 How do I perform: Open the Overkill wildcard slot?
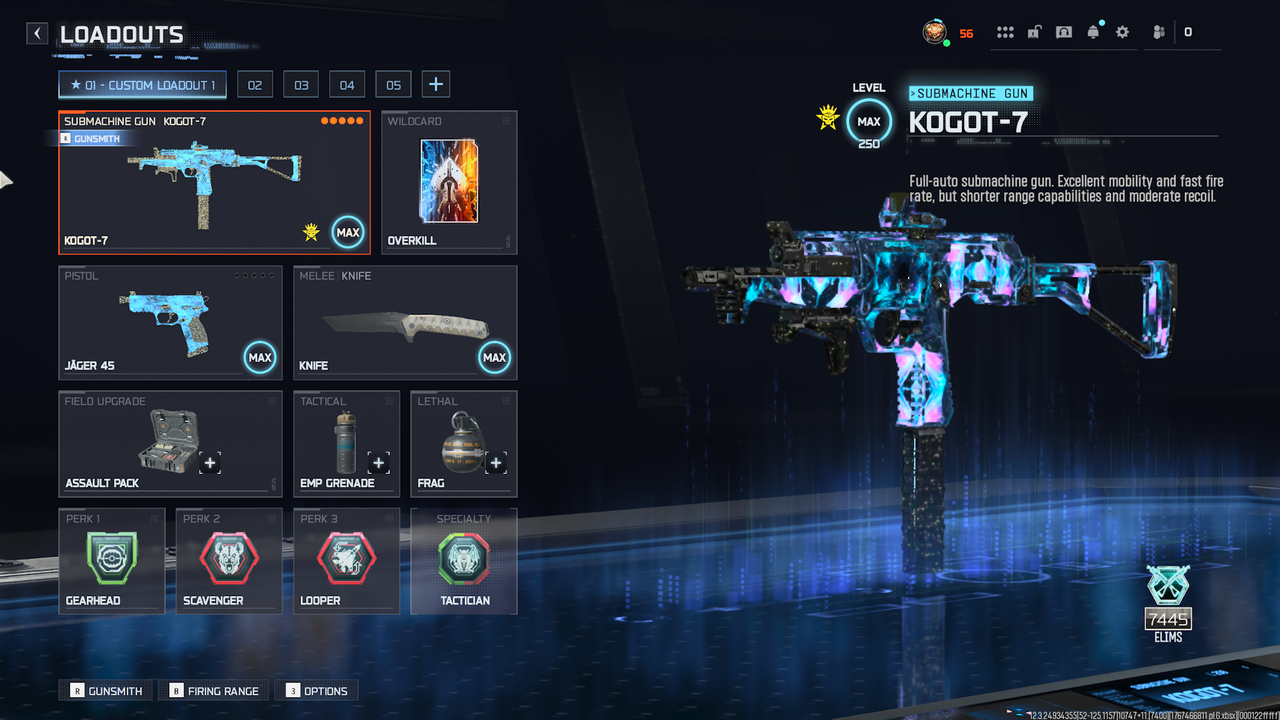(449, 182)
